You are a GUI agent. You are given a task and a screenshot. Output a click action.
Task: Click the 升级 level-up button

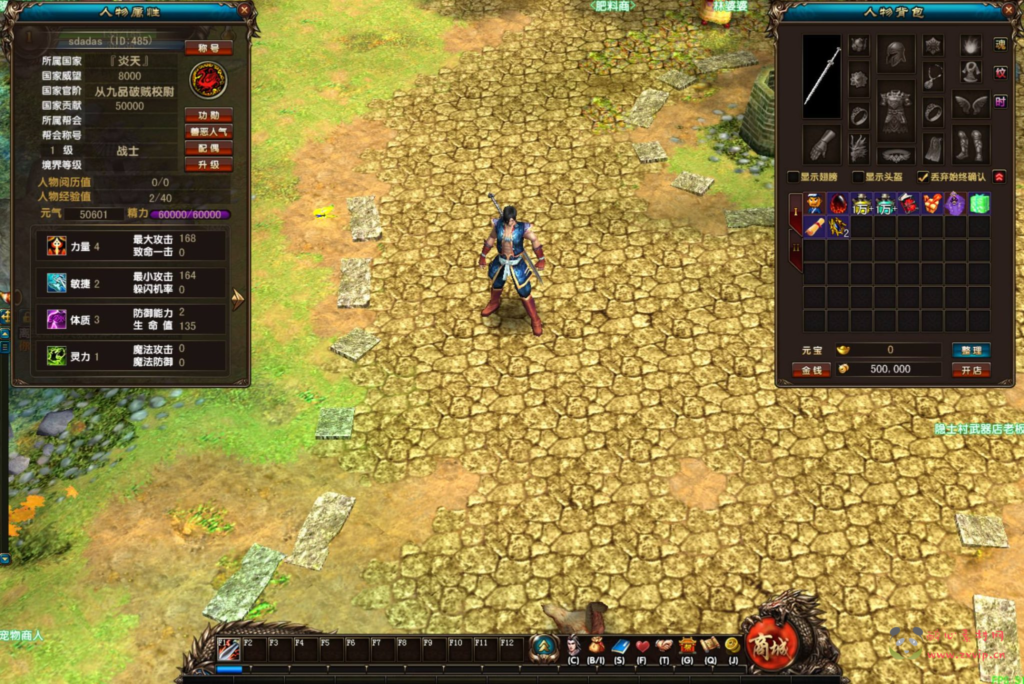pyautogui.click(x=208, y=165)
